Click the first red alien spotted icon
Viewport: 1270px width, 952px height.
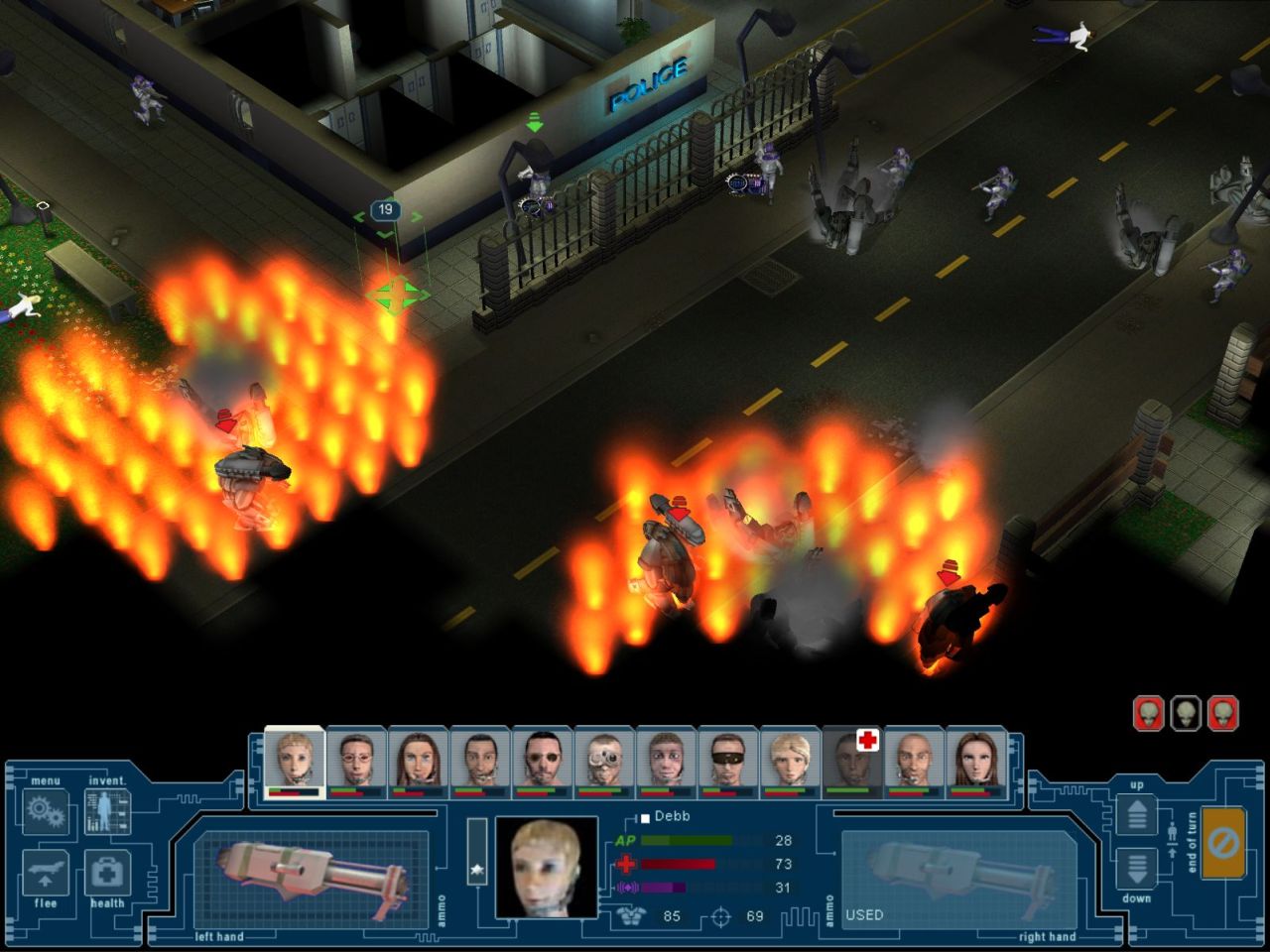pyautogui.click(x=1148, y=713)
